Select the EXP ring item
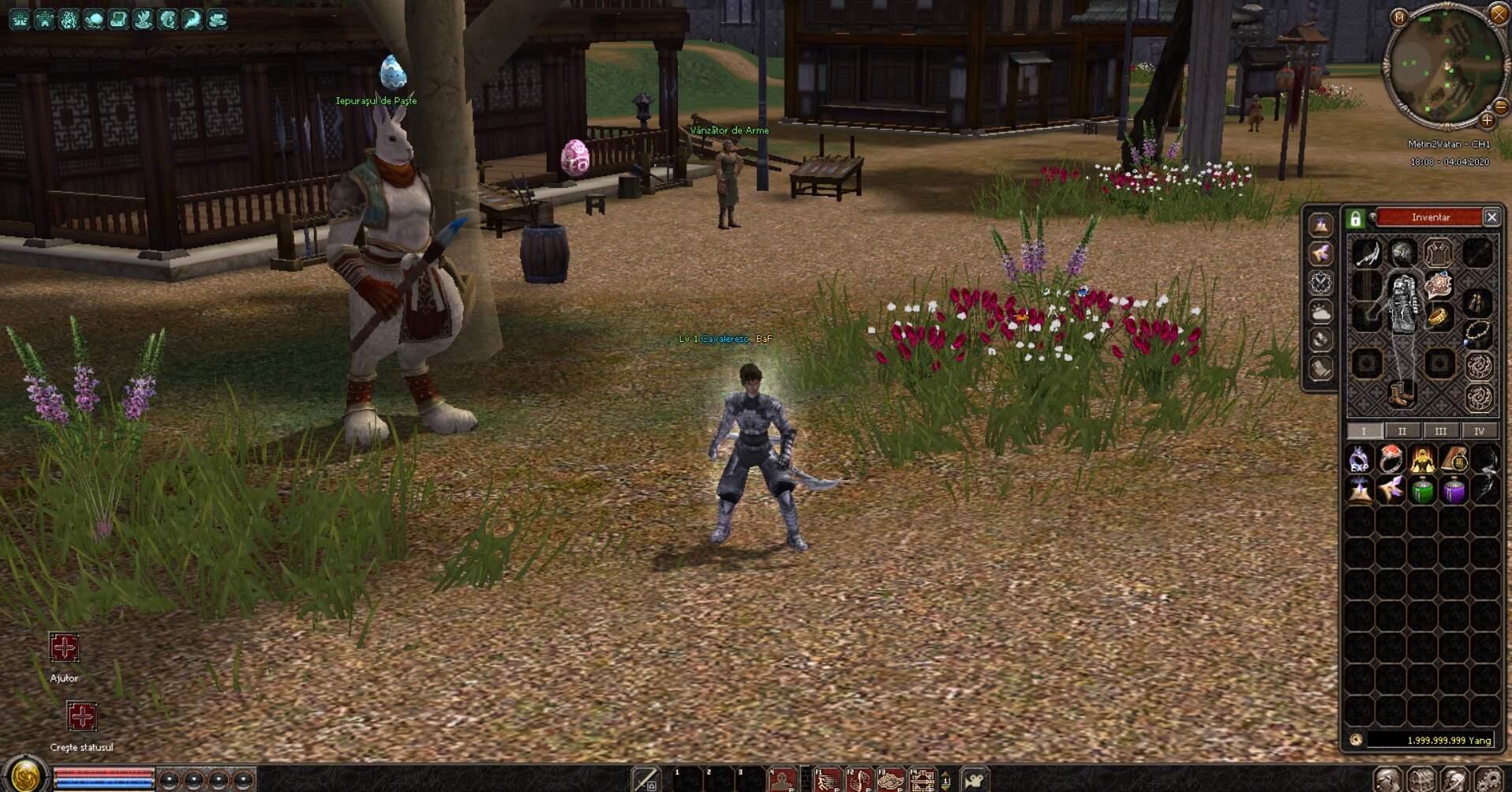Image resolution: width=1512 pixels, height=792 pixels. click(1359, 460)
